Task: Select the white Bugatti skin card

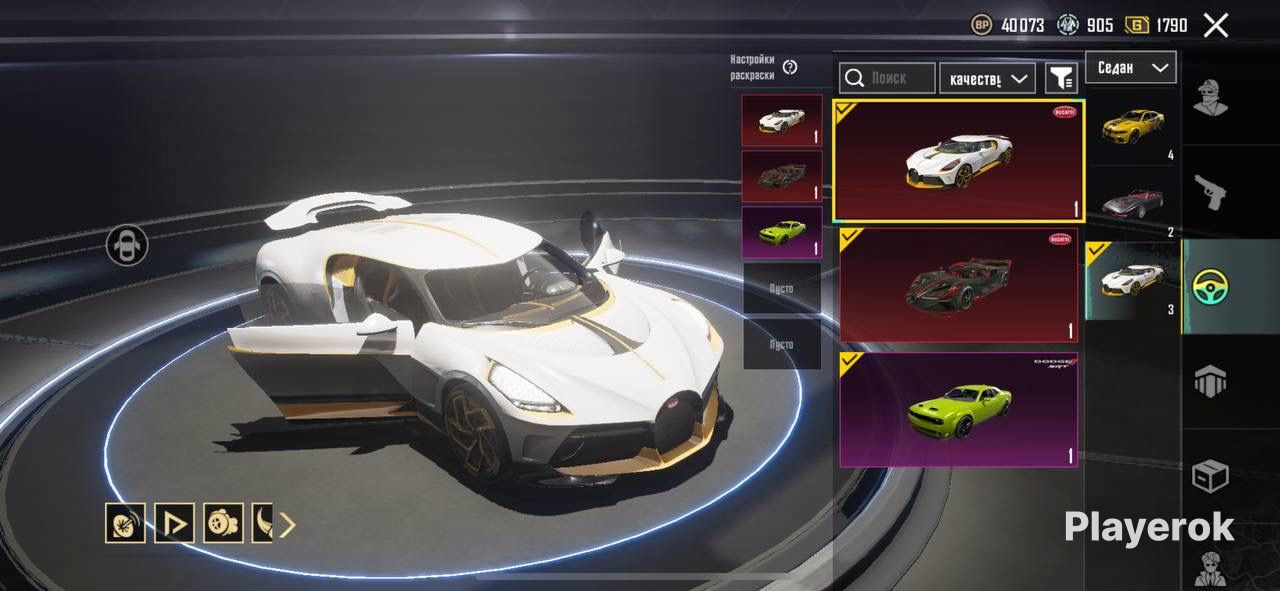Action: tap(958, 160)
